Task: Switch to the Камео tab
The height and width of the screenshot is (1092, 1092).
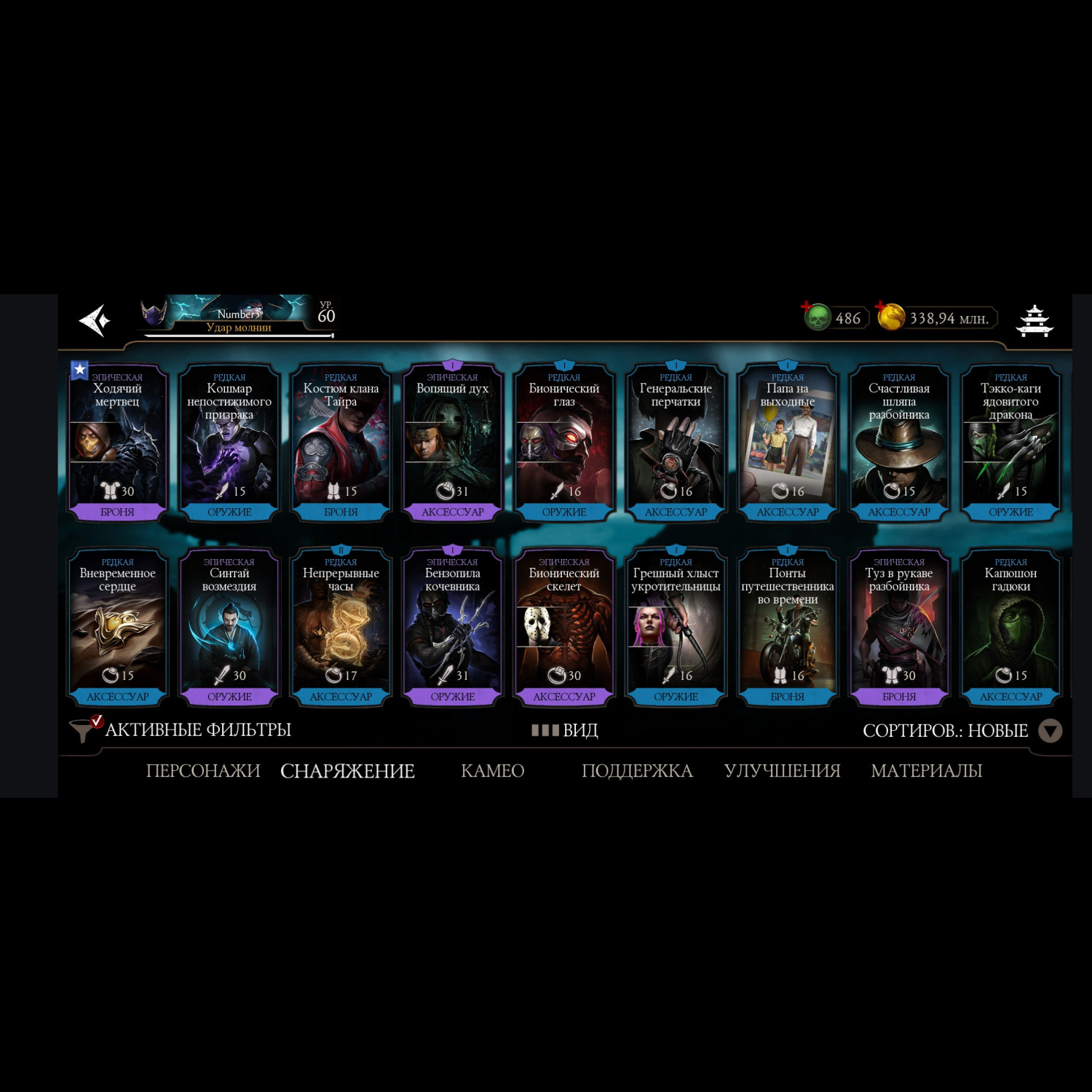Action: (x=493, y=771)
